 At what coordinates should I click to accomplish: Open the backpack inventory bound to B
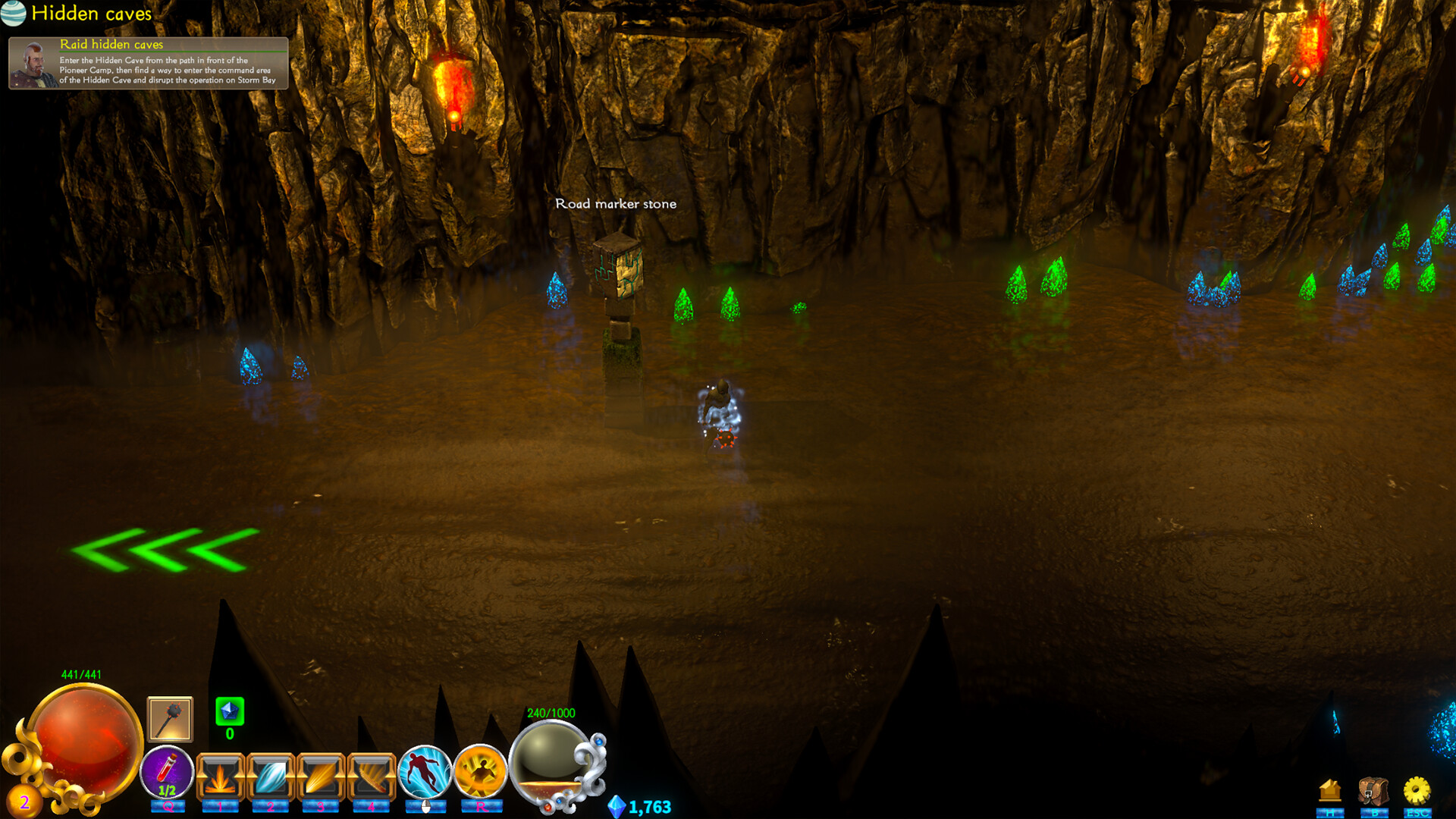click(1374, 790)
